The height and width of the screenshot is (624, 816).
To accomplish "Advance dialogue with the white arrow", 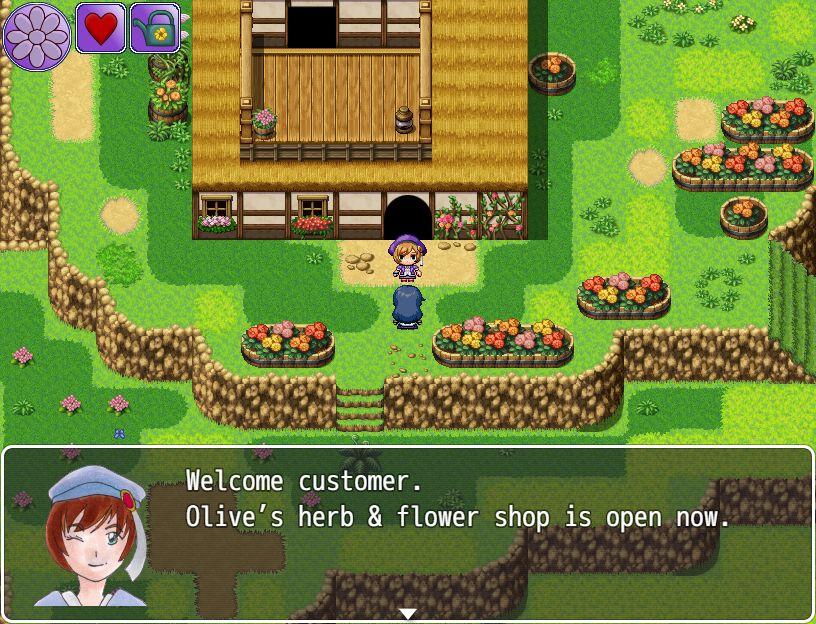I will tap(408, 613).
